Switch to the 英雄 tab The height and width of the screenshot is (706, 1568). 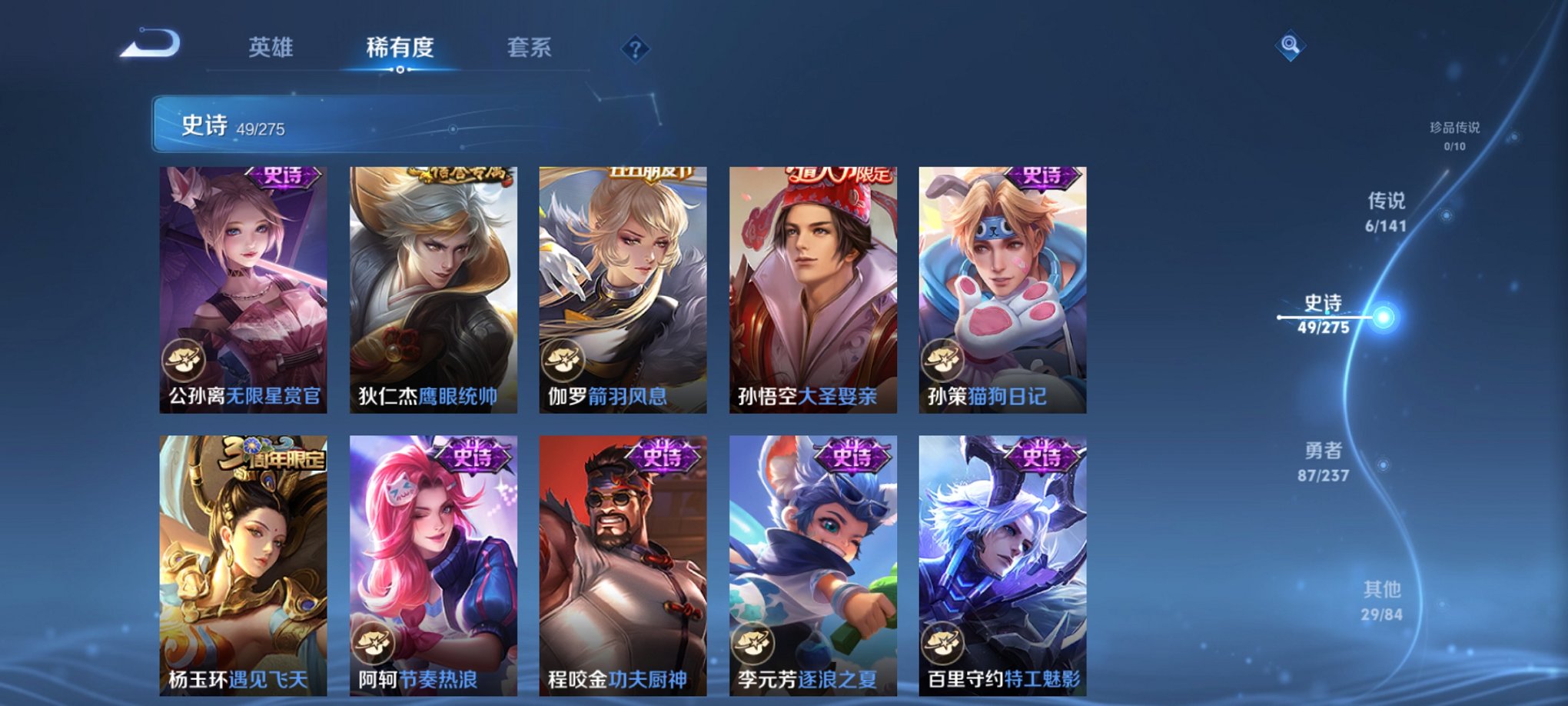(271, 48)
